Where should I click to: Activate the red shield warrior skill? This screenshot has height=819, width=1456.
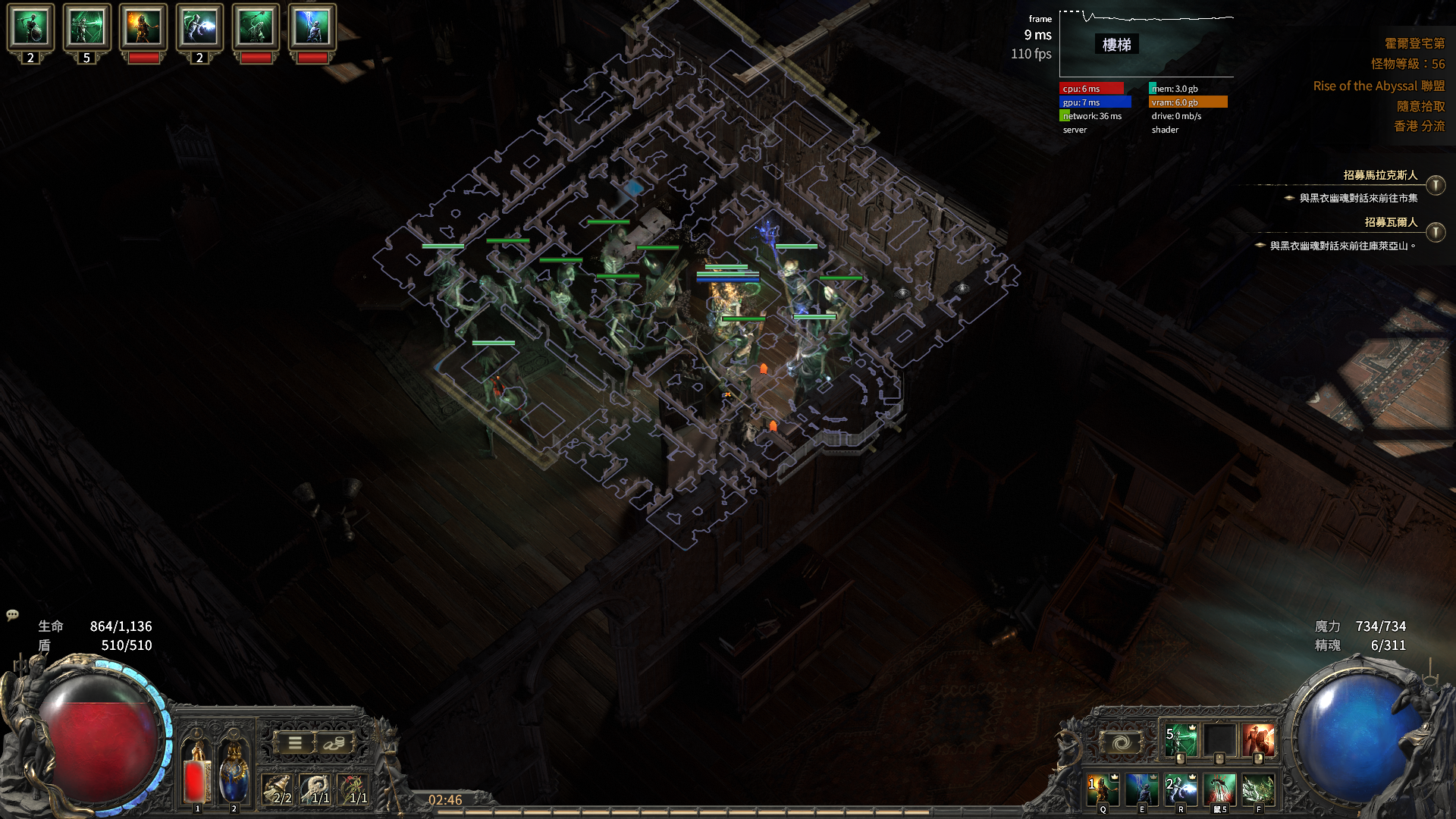pyautogui.click(x=1259, y=741)
